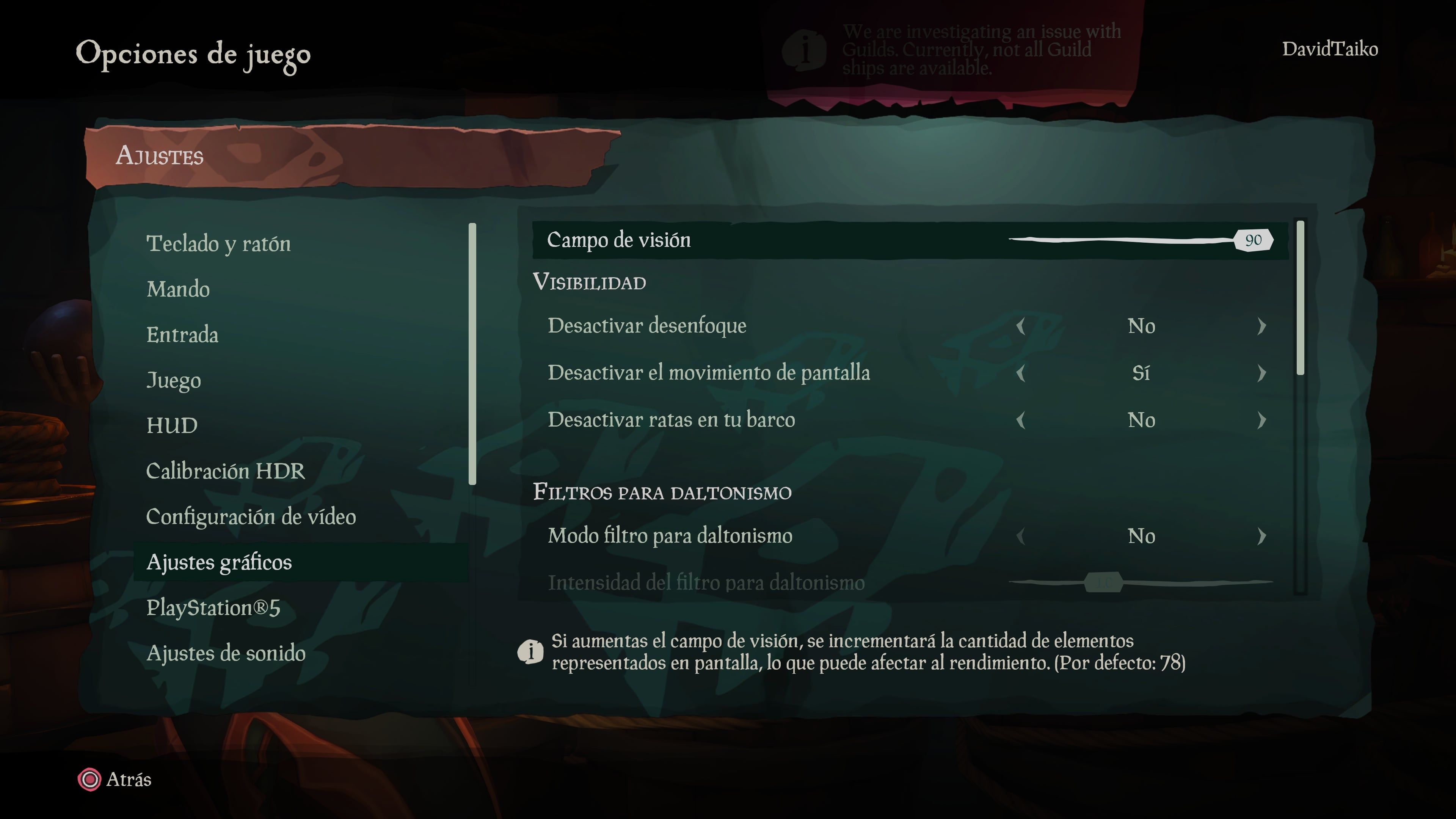Toggle Desactivar desenfoque to Sí
The height and width of the screenshot is (819, 1456).
tap(1264, 326)
